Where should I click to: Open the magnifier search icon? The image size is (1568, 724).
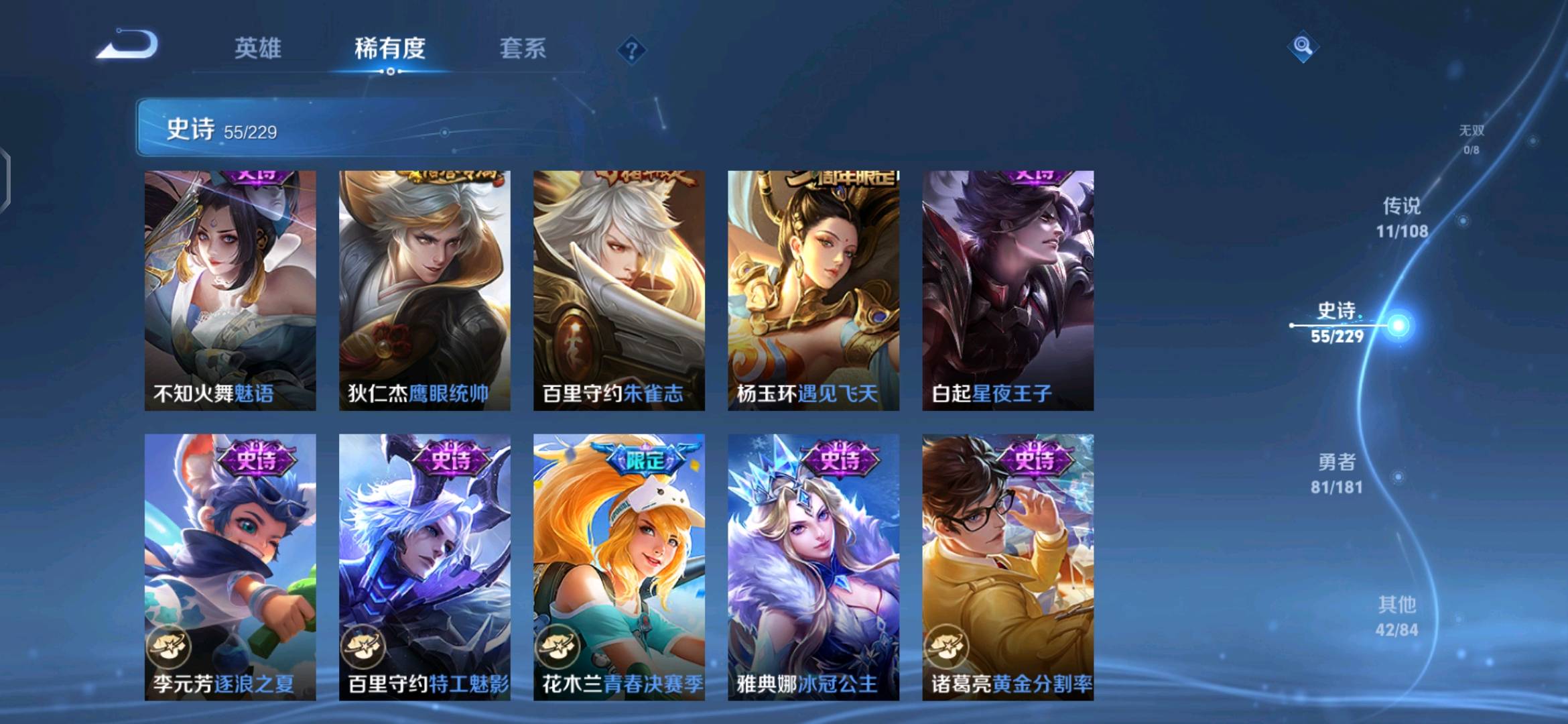click(x=1303, y=46)
